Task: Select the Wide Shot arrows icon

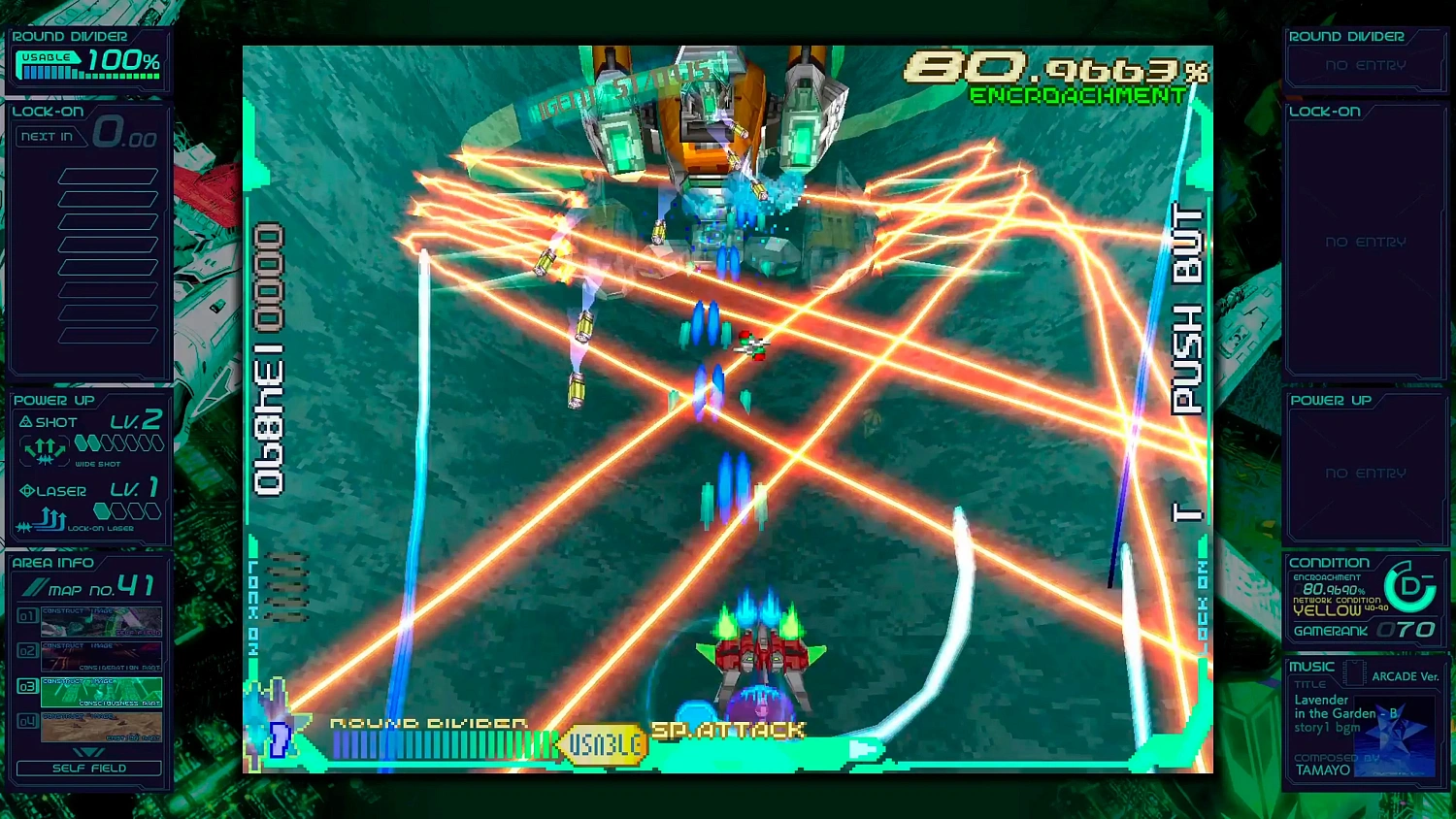Action: (x=44, y=448)
